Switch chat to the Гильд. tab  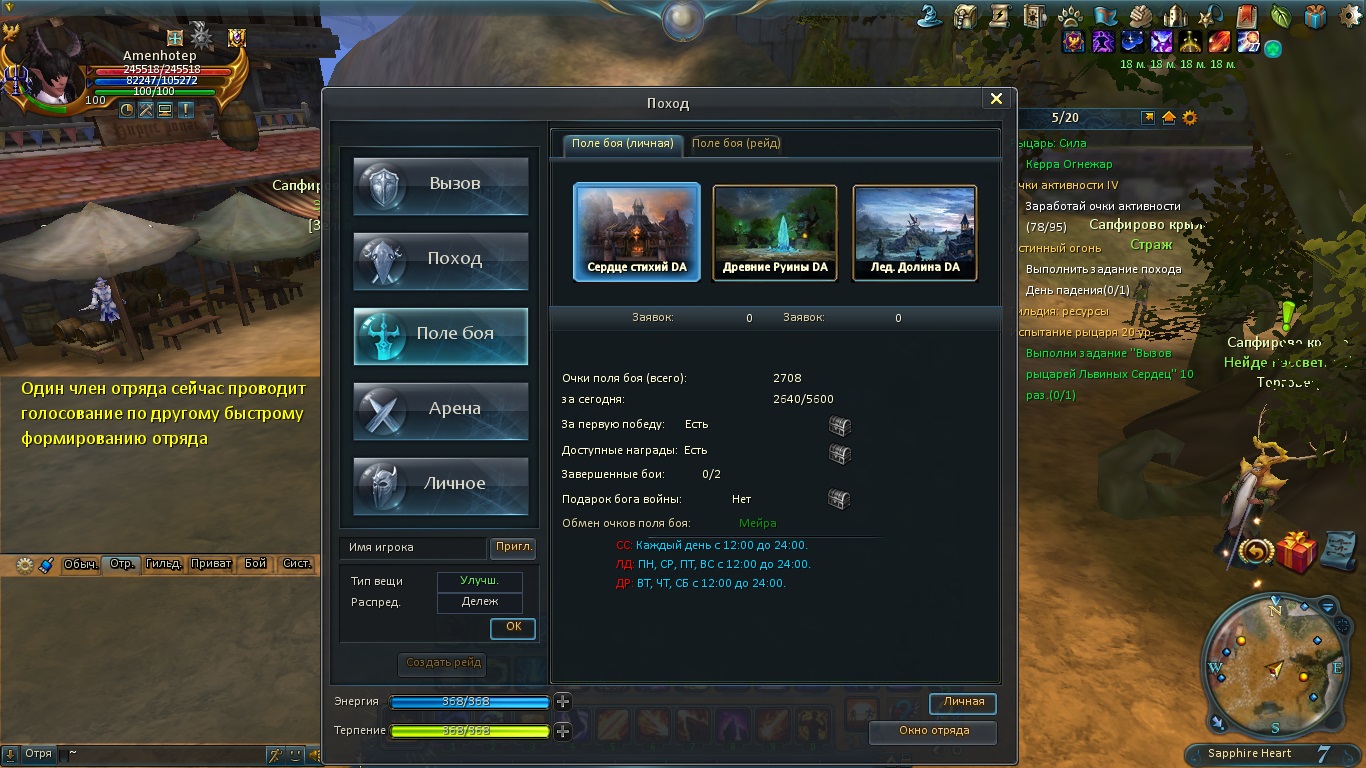point(163,564)
